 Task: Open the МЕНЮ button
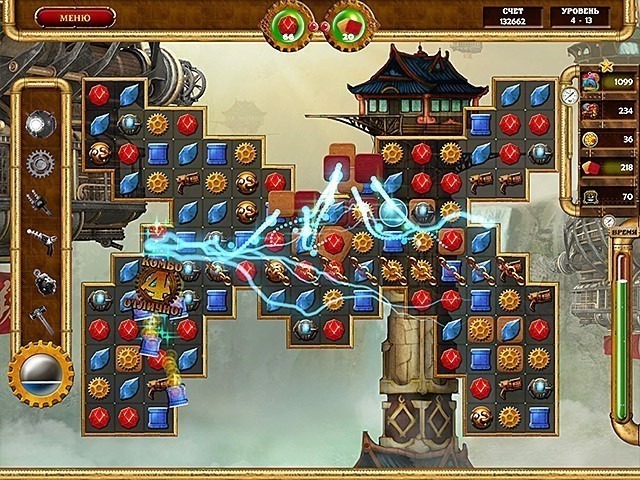pyautogui.click(x=75, y=17)
